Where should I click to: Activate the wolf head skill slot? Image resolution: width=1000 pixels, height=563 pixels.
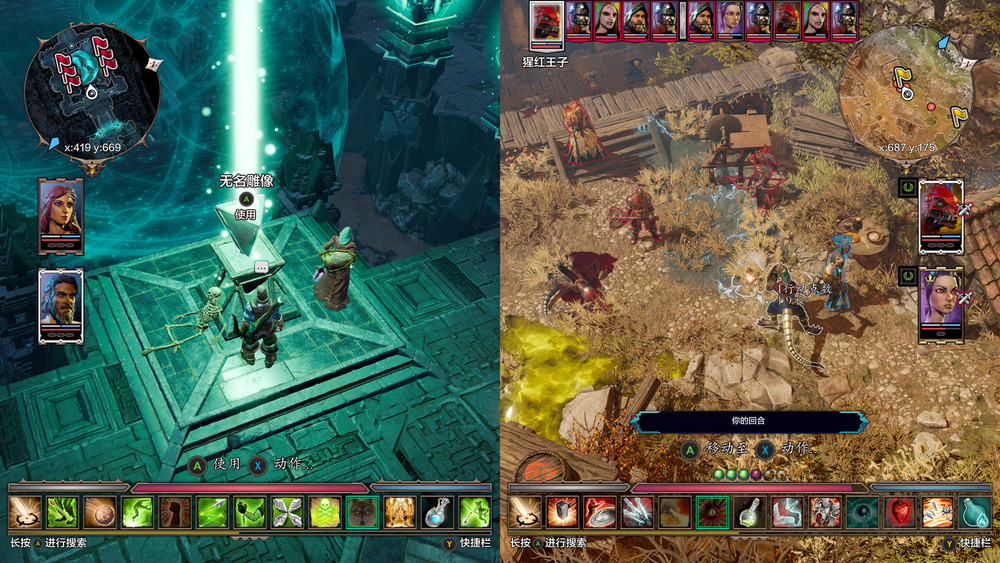tap(362, 512)
